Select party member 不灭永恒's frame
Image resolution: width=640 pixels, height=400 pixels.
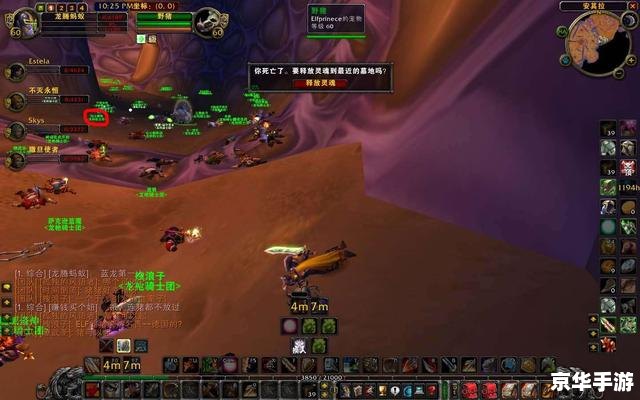(x=16, y=100)
